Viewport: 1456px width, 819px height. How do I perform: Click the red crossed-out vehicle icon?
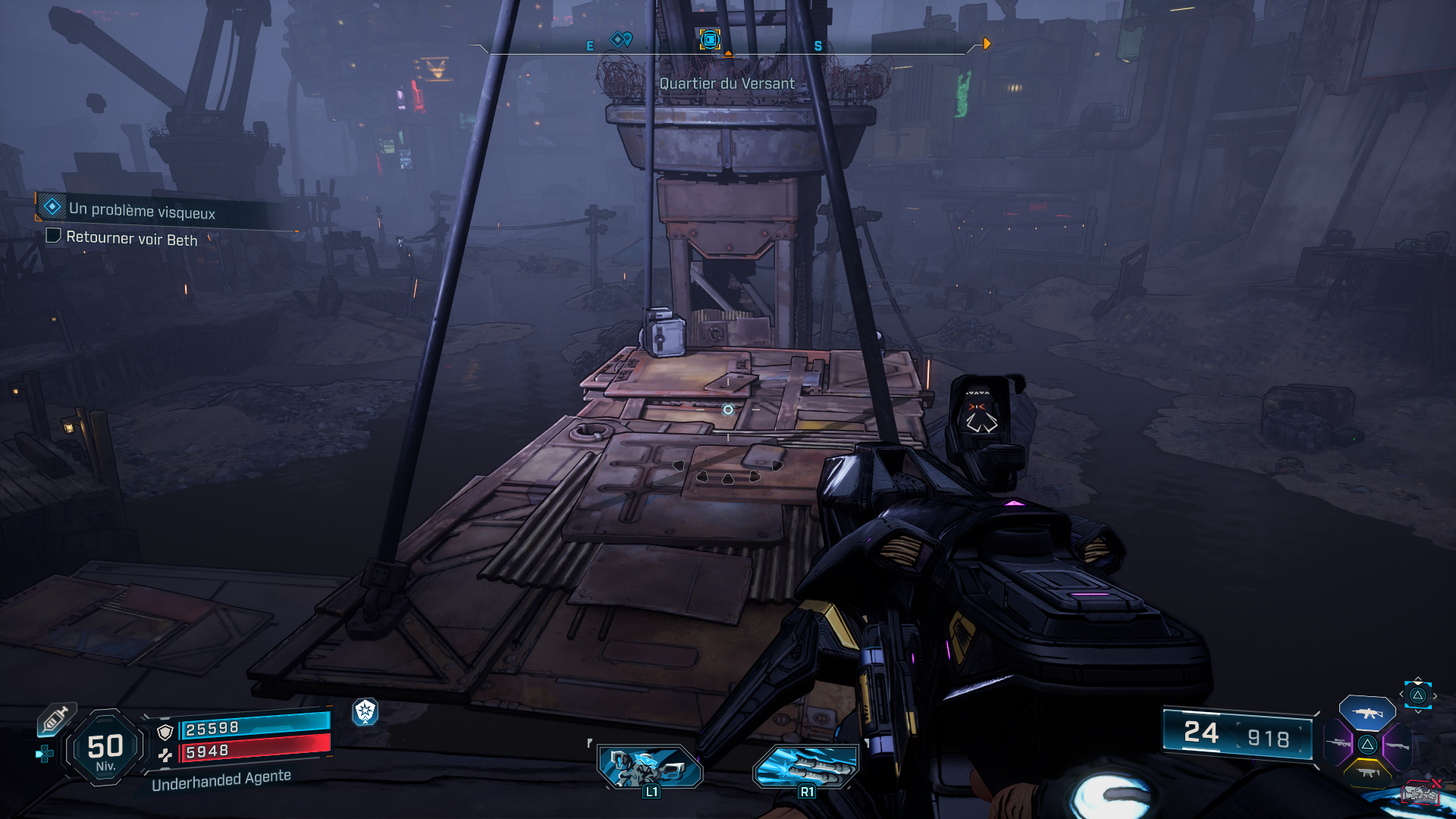coord(1421,792)
